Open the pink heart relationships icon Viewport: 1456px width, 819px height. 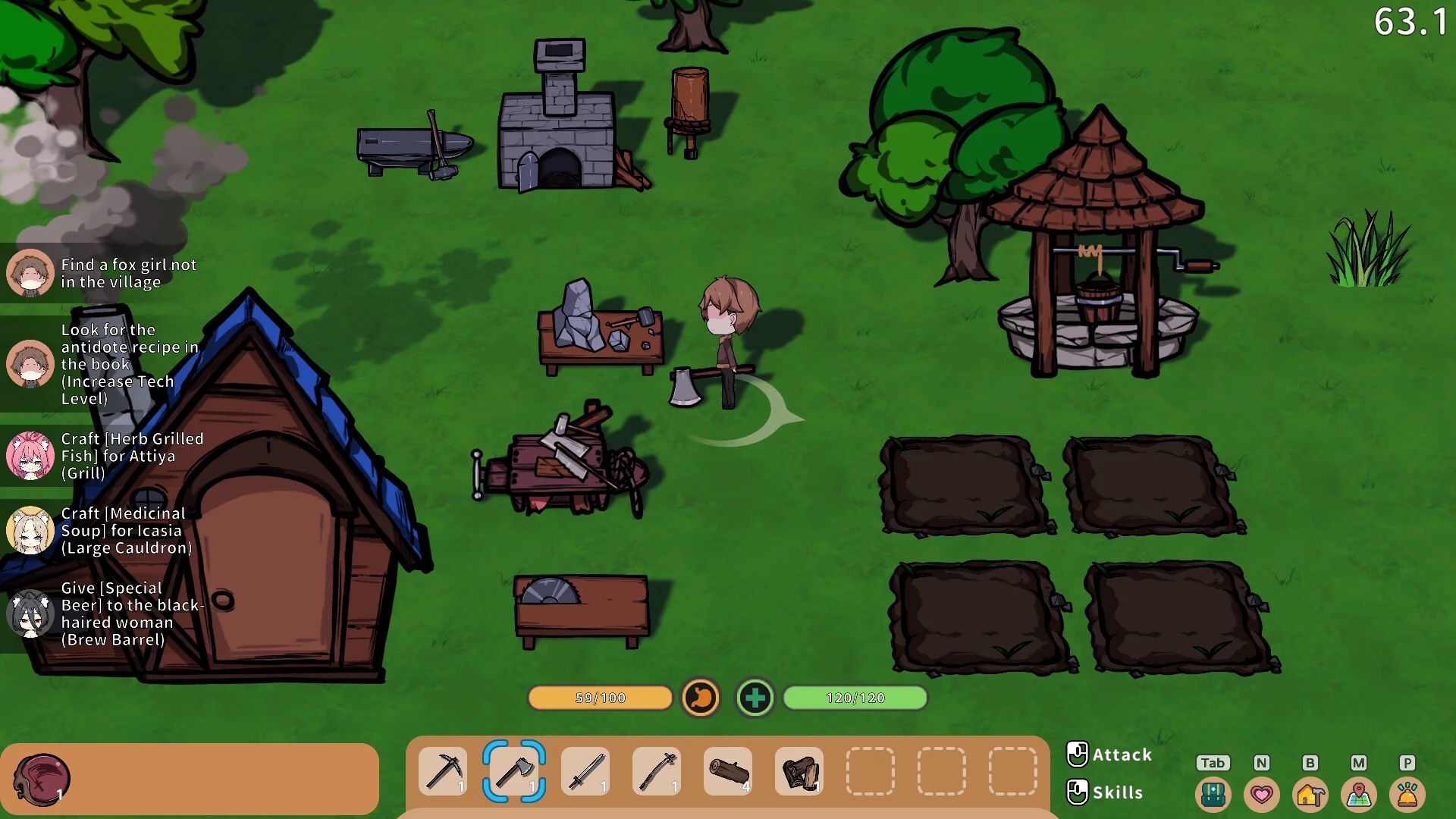click(x=1261, y=795)
